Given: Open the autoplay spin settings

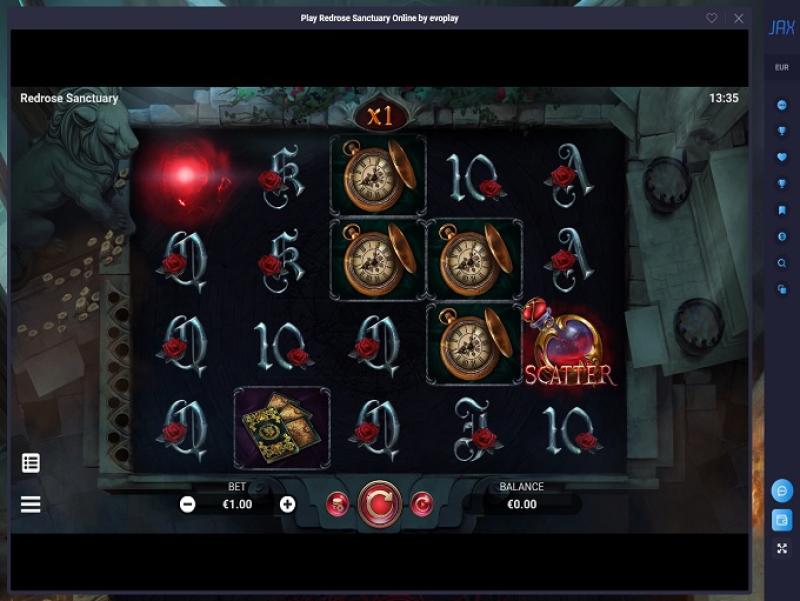Looking at the screenshot, I should click(422, 504).
